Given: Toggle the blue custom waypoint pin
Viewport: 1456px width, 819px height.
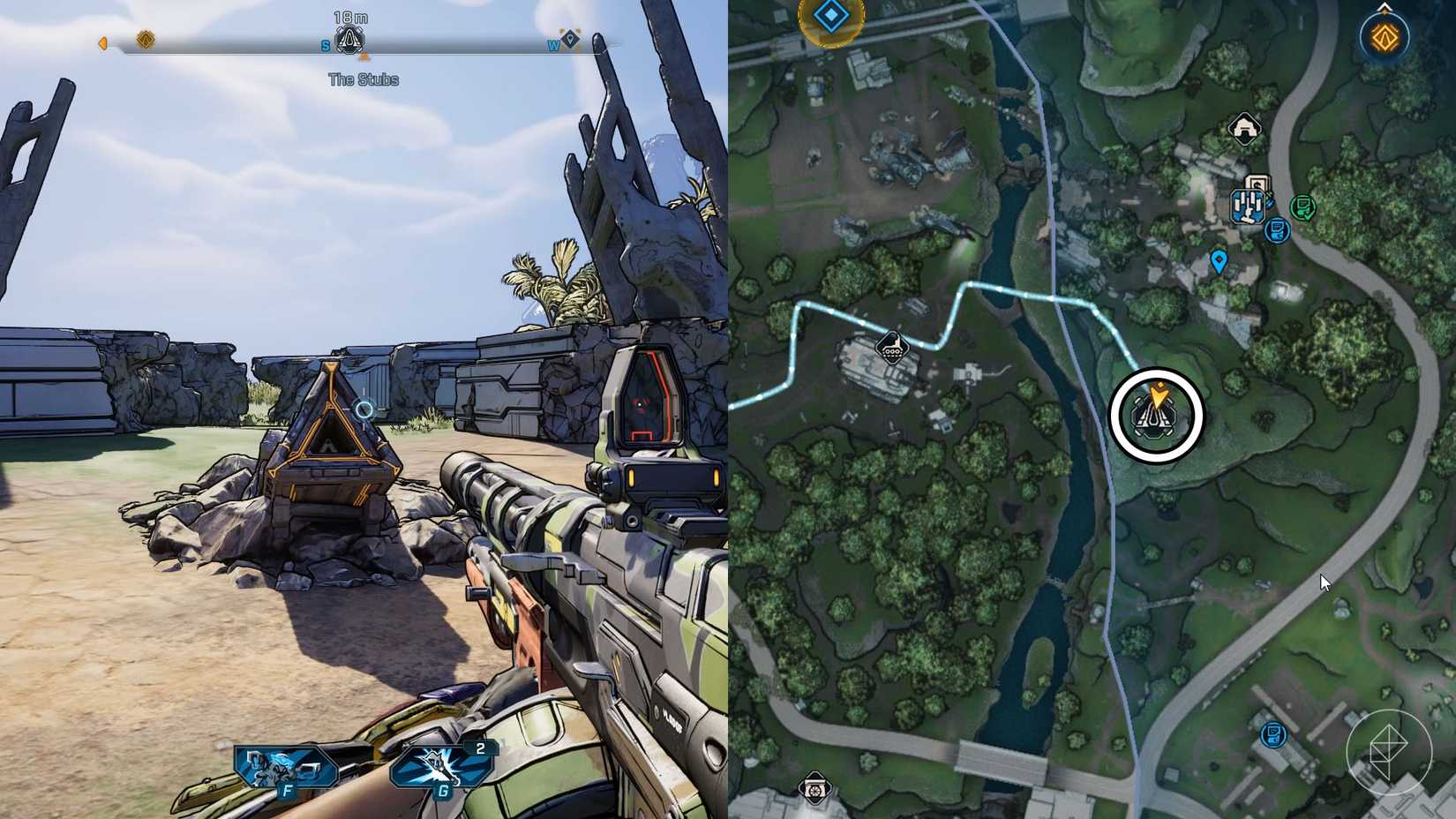Looking at the screenshot, I should (x=1220, y=259).
